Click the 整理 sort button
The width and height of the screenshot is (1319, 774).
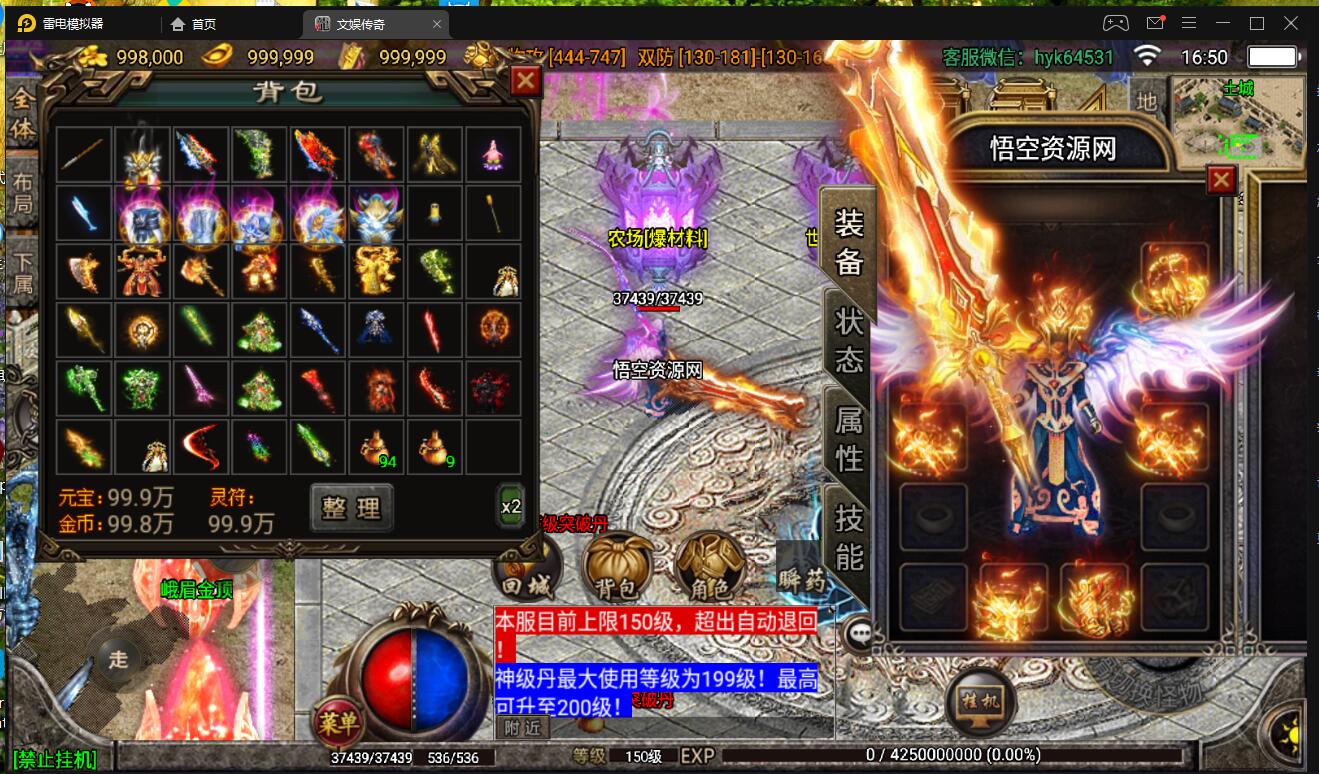(x=351, y=507)
